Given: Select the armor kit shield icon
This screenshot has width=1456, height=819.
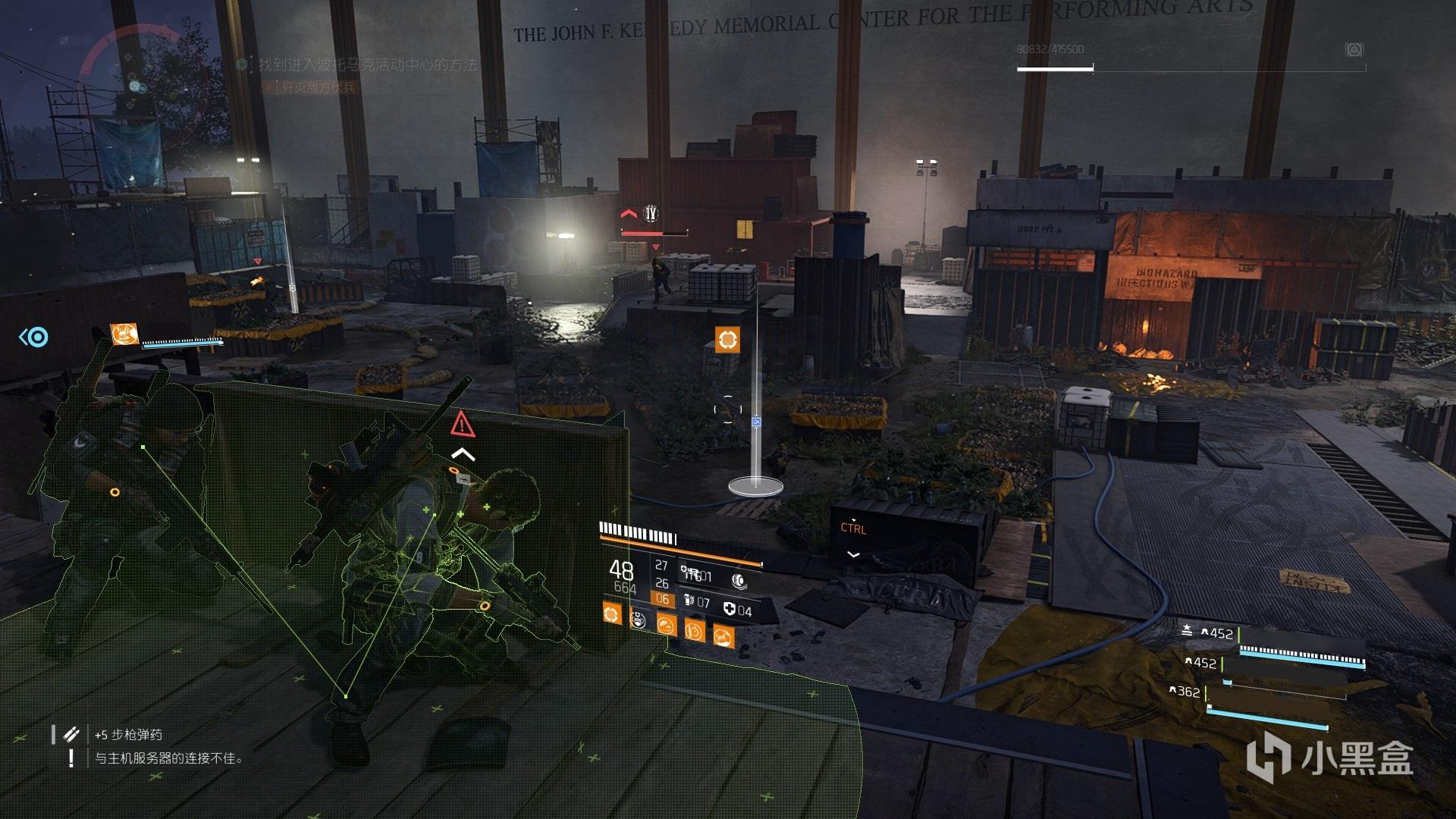Looking at the screenshot, I should point(730,610).
